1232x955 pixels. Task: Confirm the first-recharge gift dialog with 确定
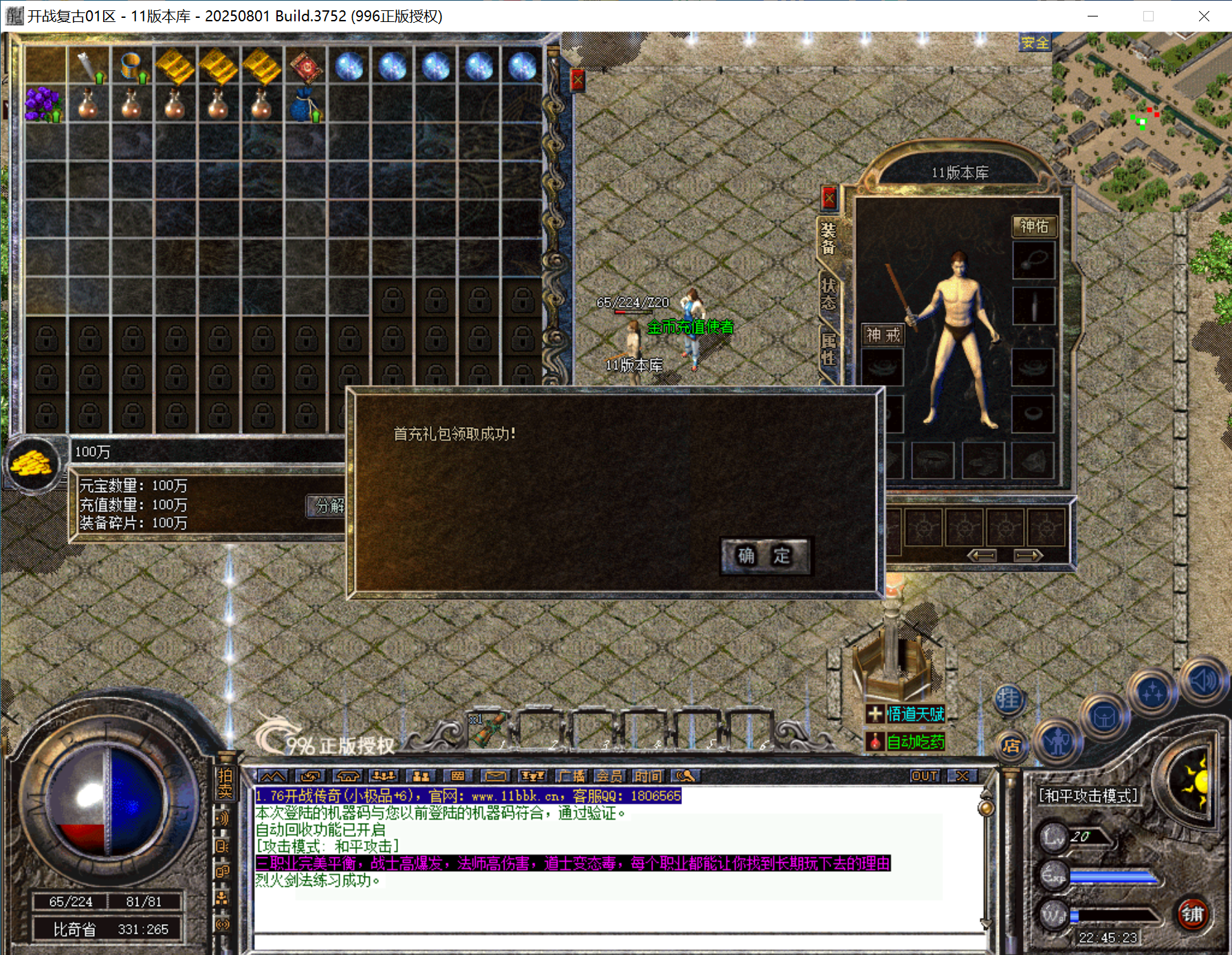tap(764, 556)
